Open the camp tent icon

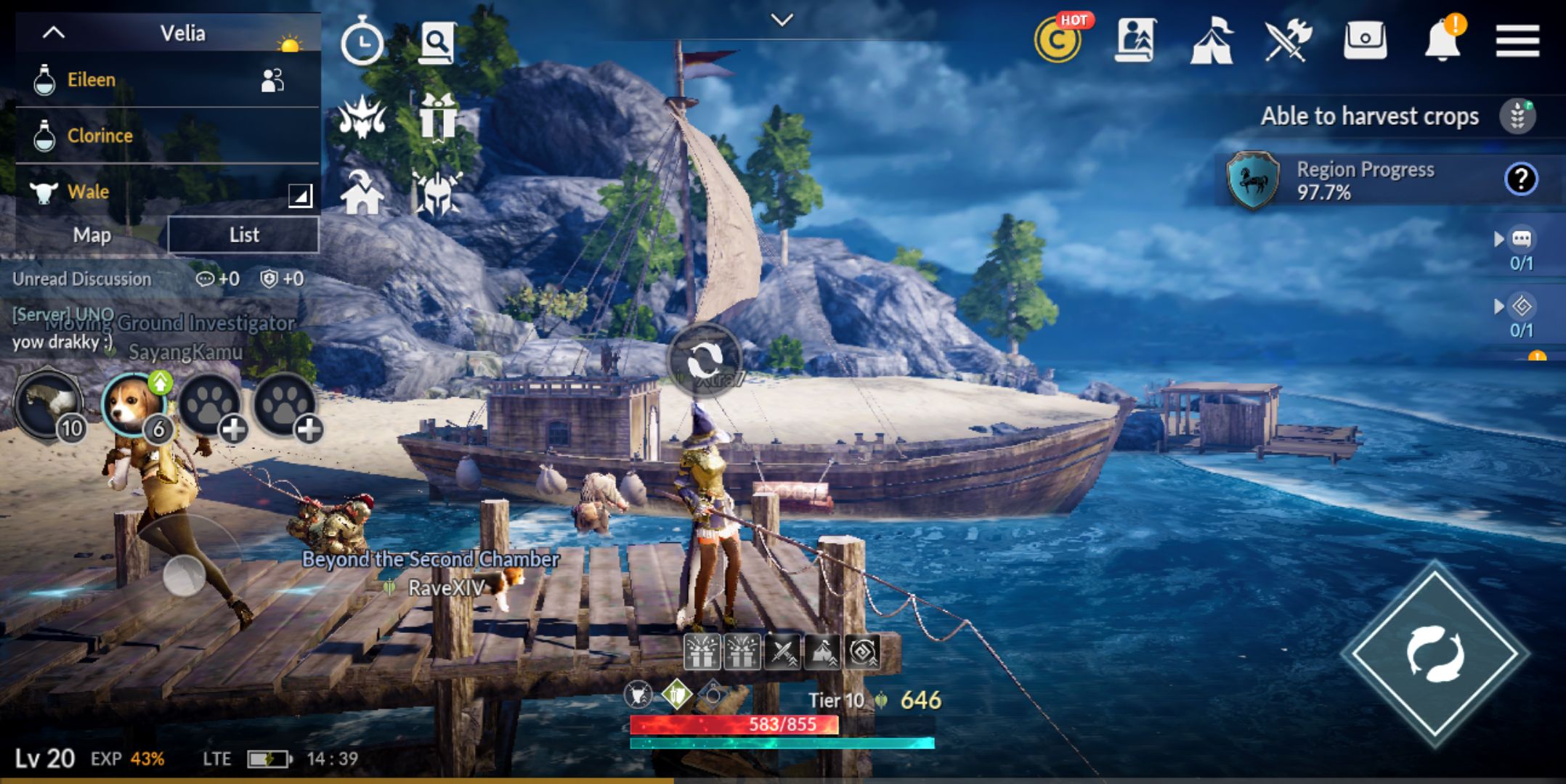(1211, 41)
